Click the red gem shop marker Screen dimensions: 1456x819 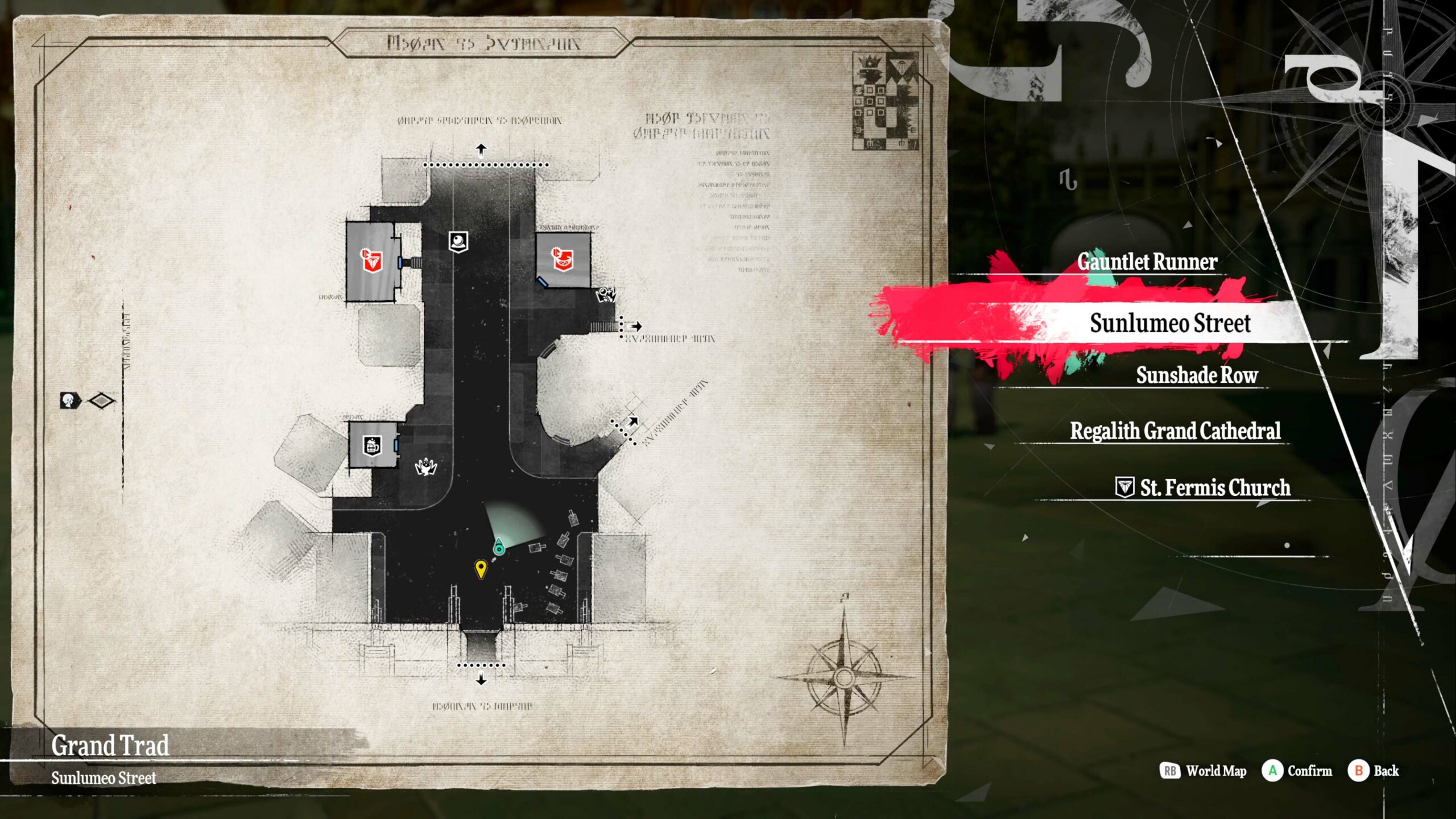(x=372, y=260)
